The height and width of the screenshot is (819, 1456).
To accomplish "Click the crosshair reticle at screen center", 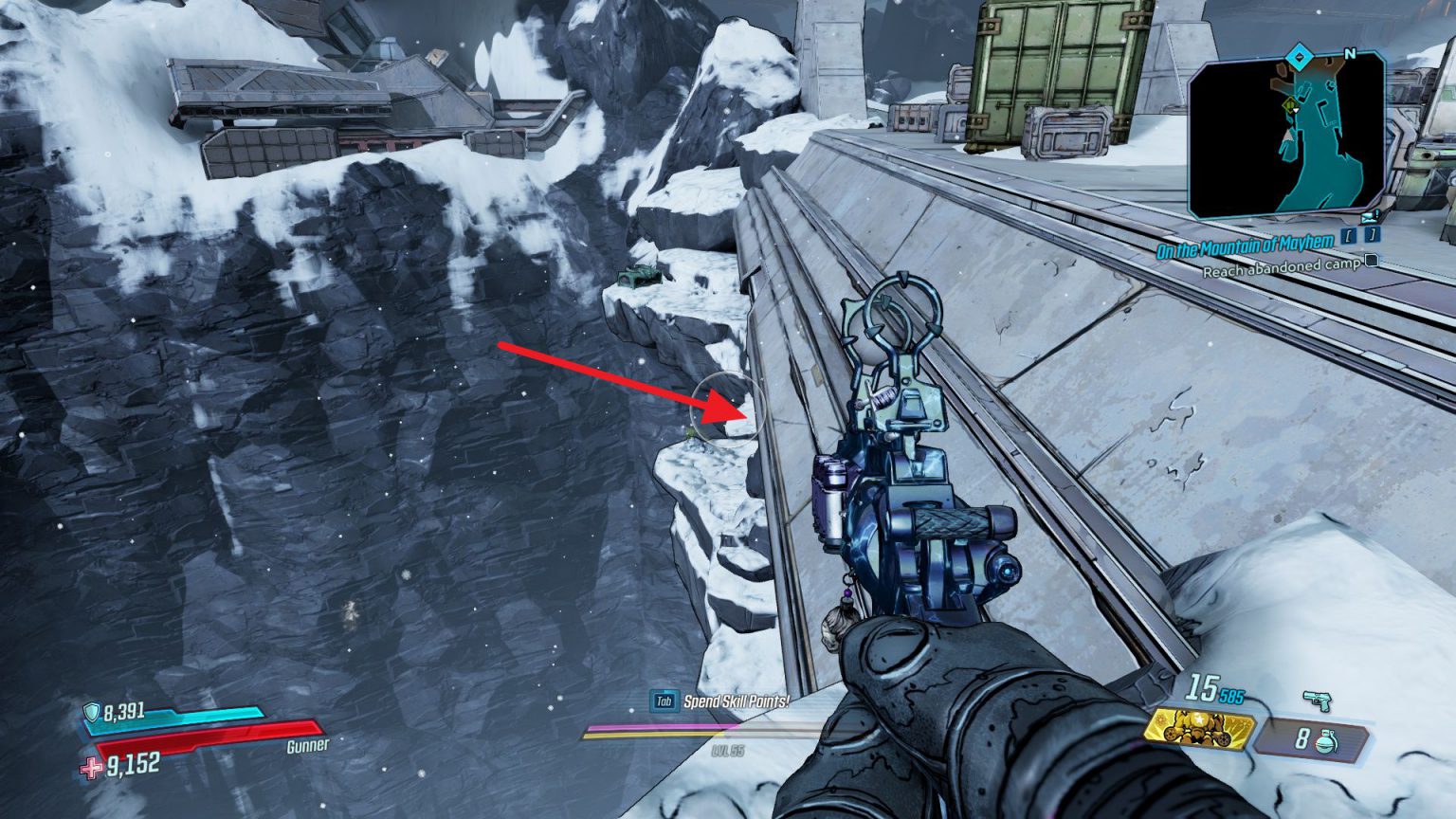I will pos(728,409).
